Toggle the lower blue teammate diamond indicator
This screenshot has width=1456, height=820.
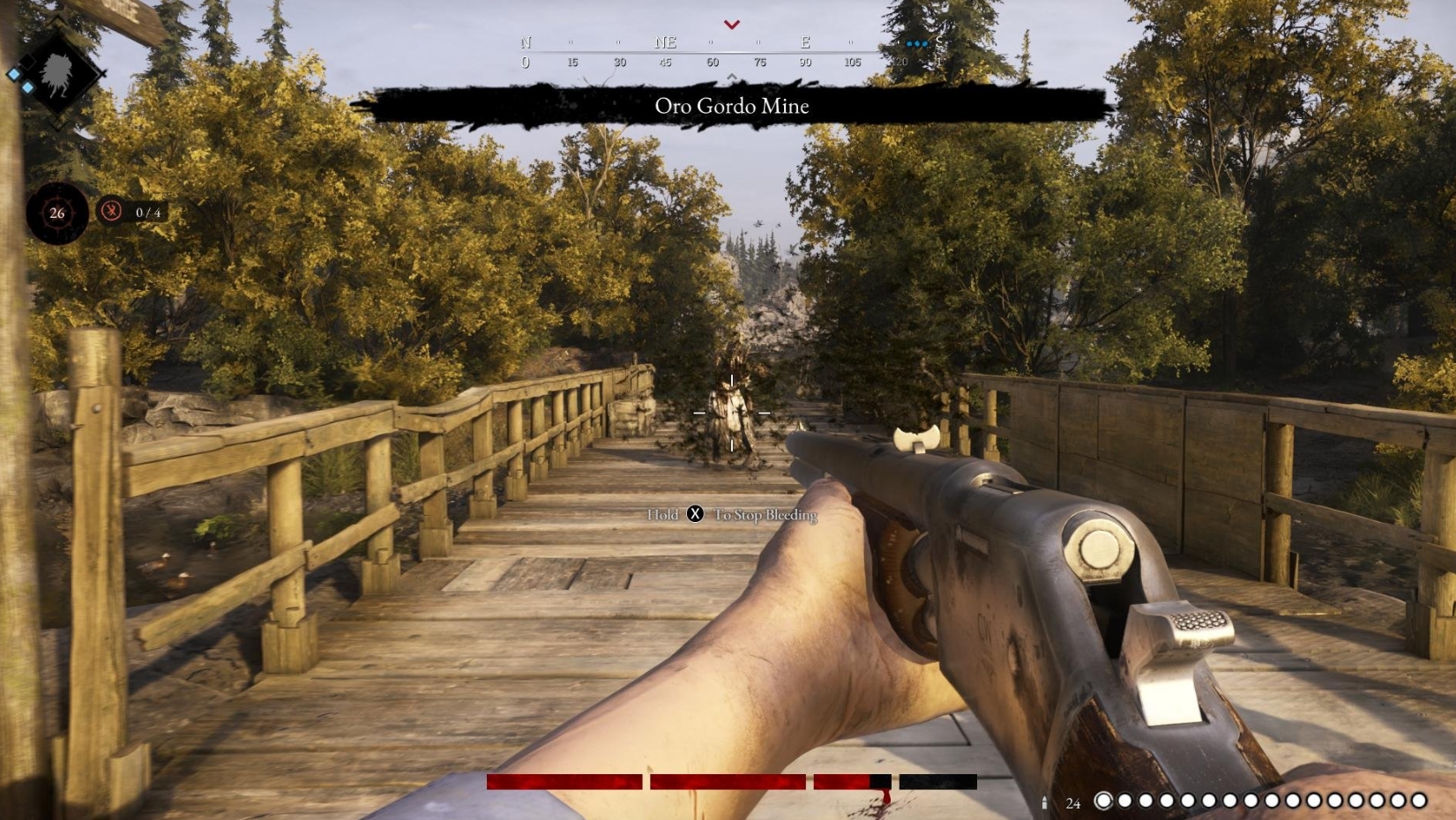click(x=28, y=87)
